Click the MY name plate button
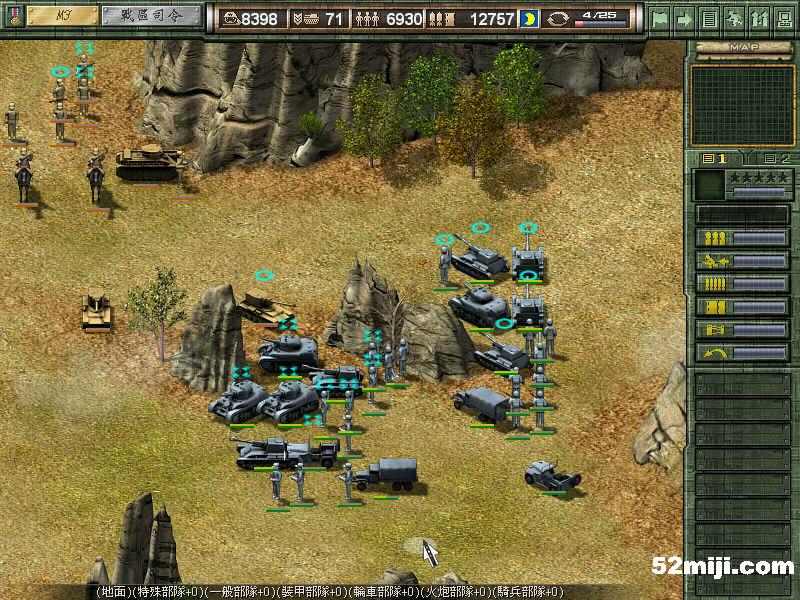 tap(62, 16)
